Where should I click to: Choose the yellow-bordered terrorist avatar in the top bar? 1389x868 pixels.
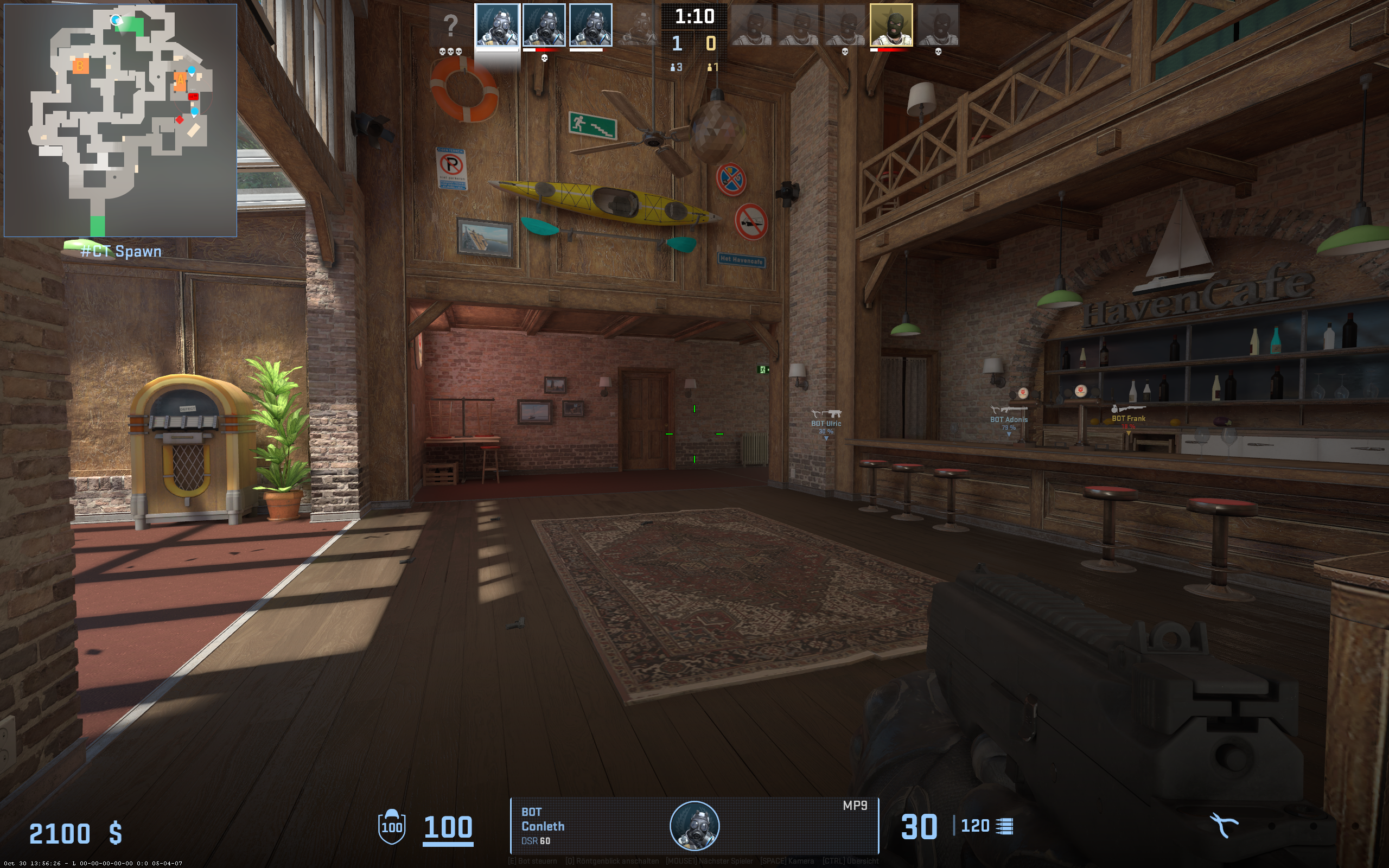coord(891,25)
